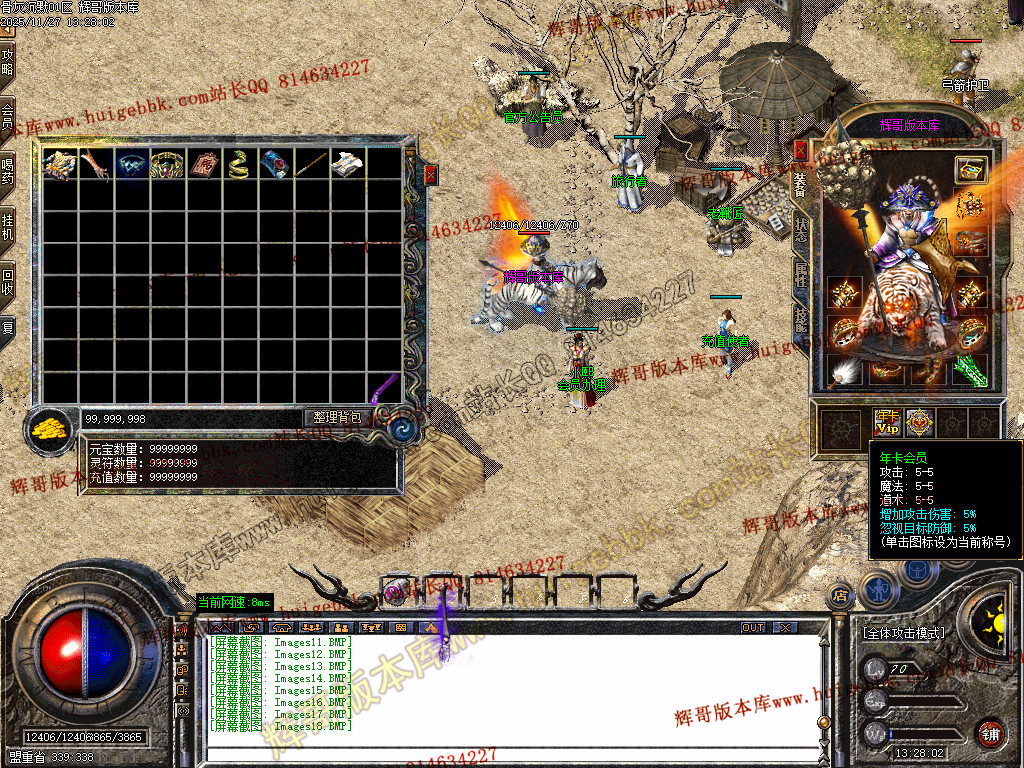This screenshot has width=1024, height=768.
Task: Open the 挂机 auto-play side tab
Action: 7,225
